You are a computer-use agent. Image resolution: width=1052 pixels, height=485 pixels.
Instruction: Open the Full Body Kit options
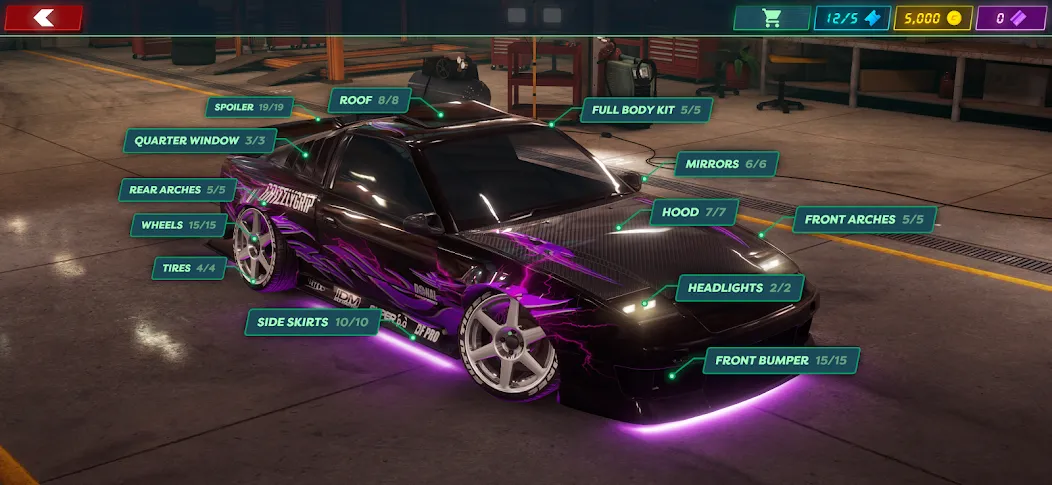pyautogui.click(x=647, y=109)
